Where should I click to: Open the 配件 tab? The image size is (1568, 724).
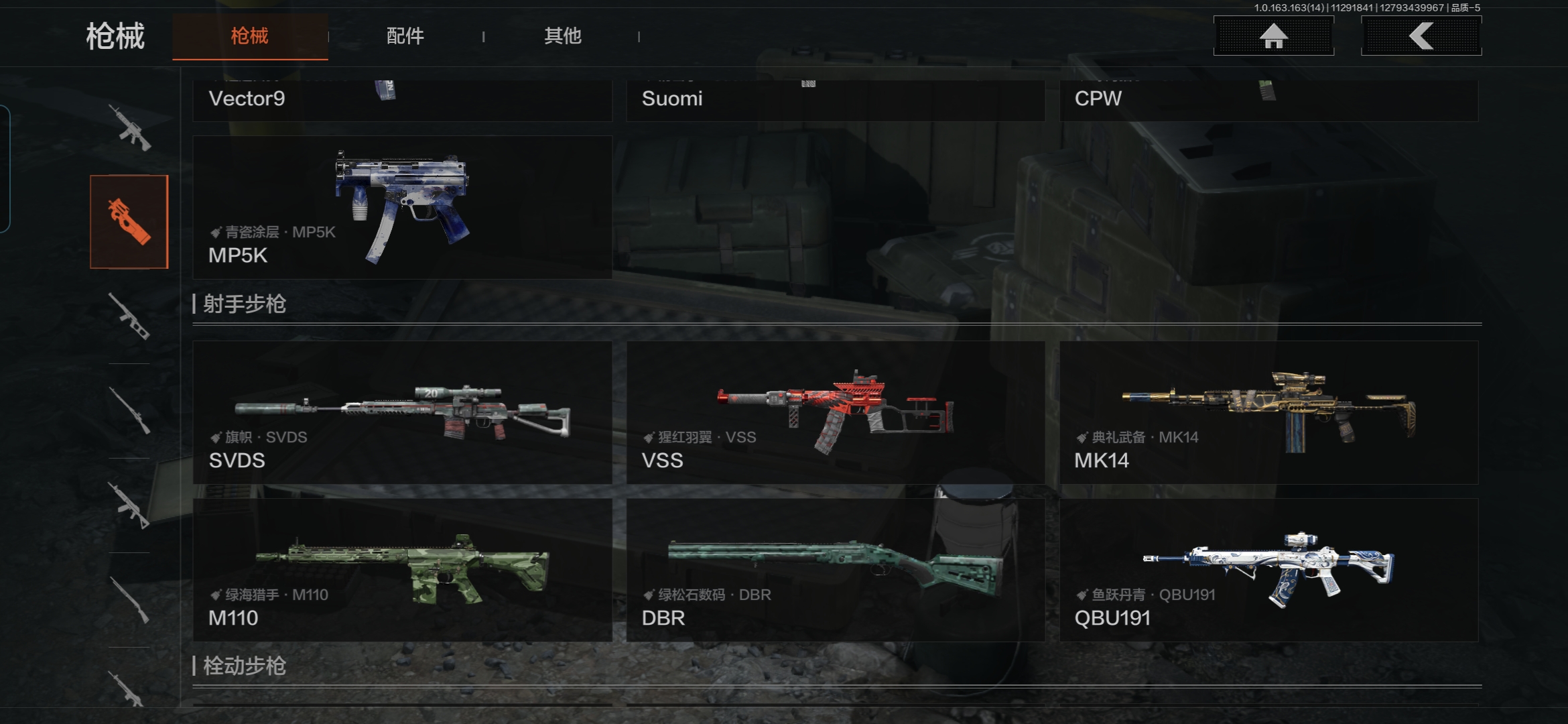tap(405, 36)
